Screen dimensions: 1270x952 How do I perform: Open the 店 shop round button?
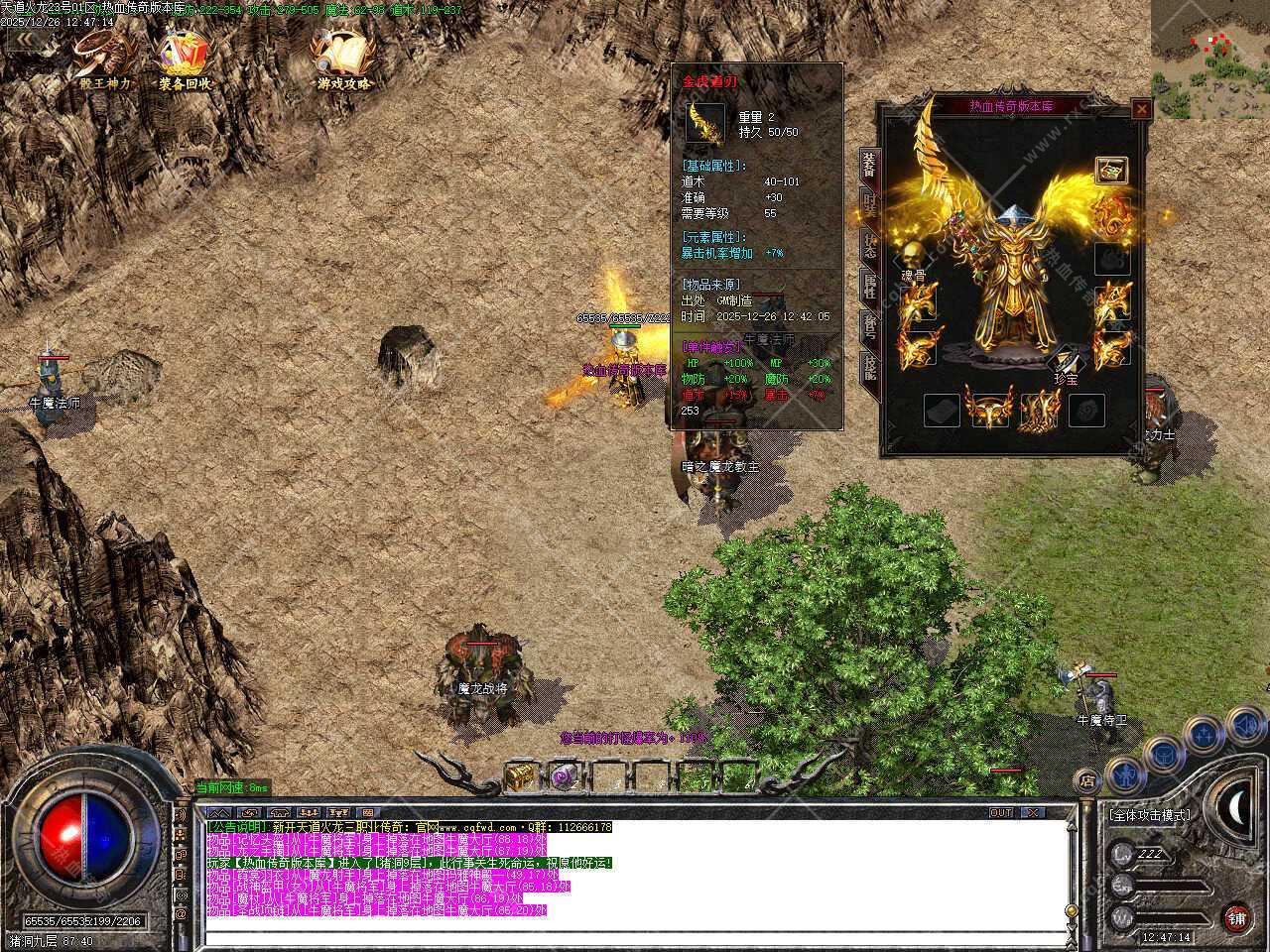[x=1087, y=780]
